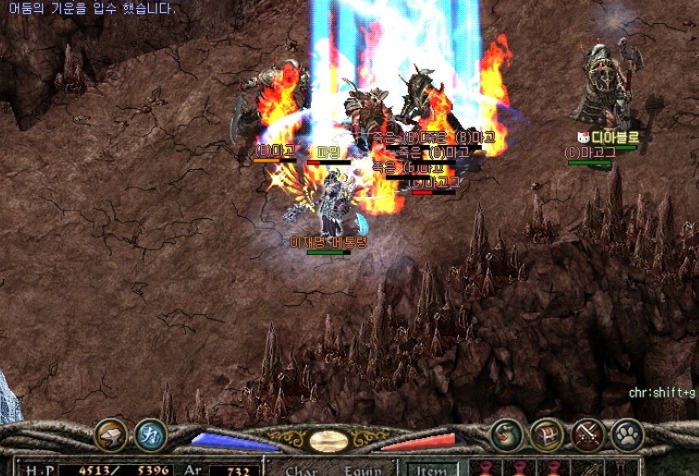Open the Char panel
This screenshot has width=699, height=476.
click(301, 468)
